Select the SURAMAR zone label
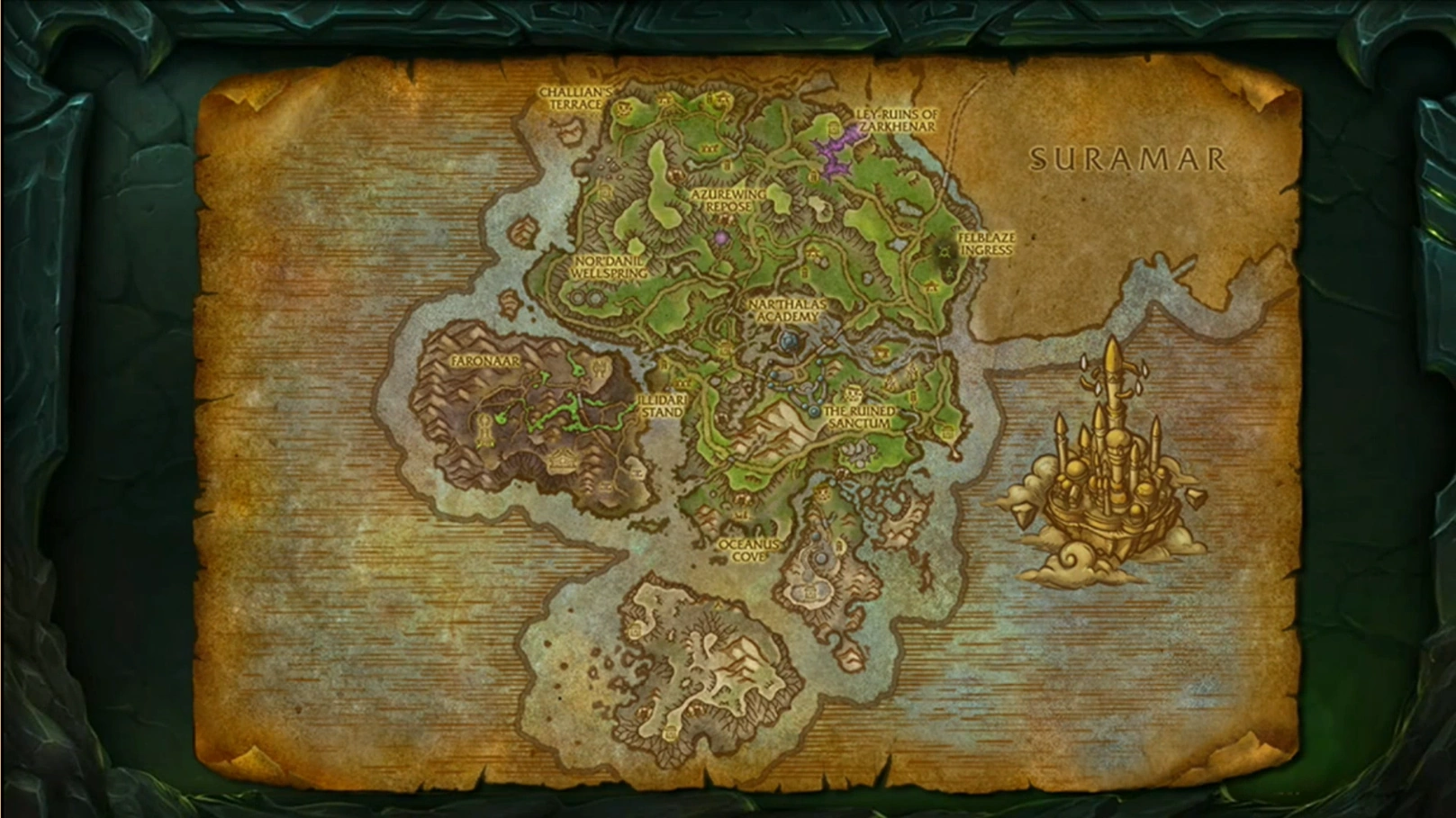 click(1128, 157)
